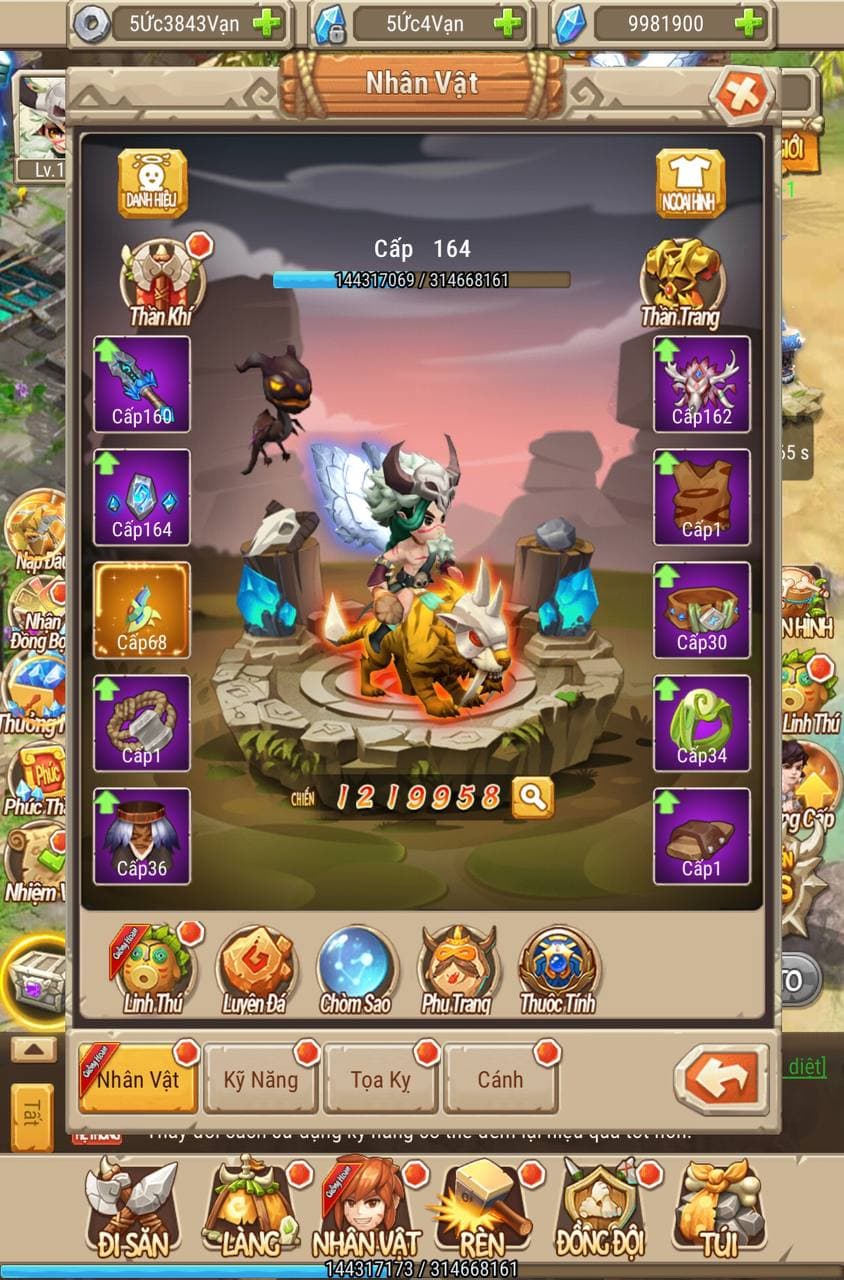Select the Cấp34 green ring slot
This screenshot has width=844, height=1280.
(x=702, y=723)
